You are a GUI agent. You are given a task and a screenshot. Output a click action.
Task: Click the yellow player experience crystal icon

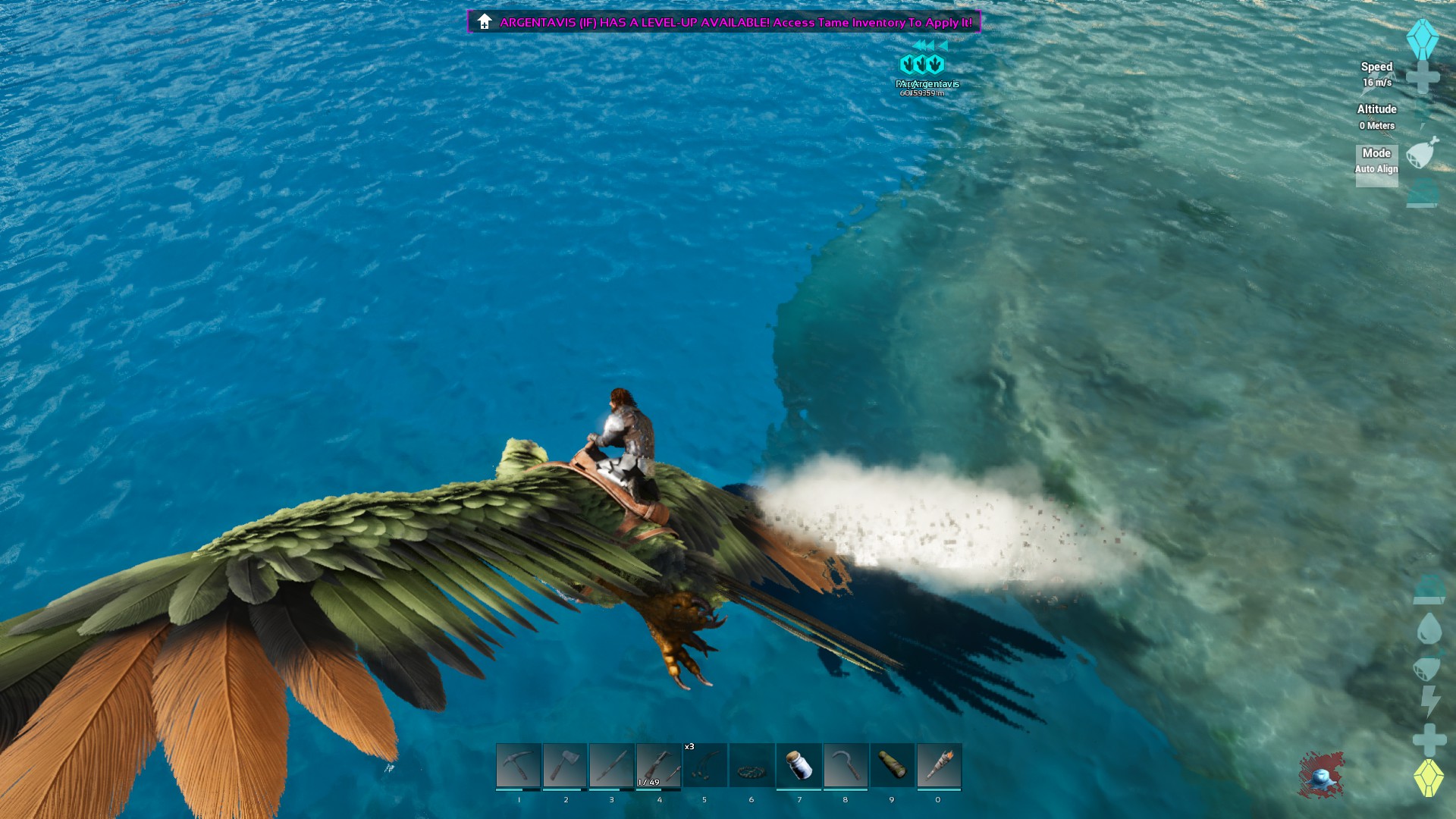click(1429, 778)
